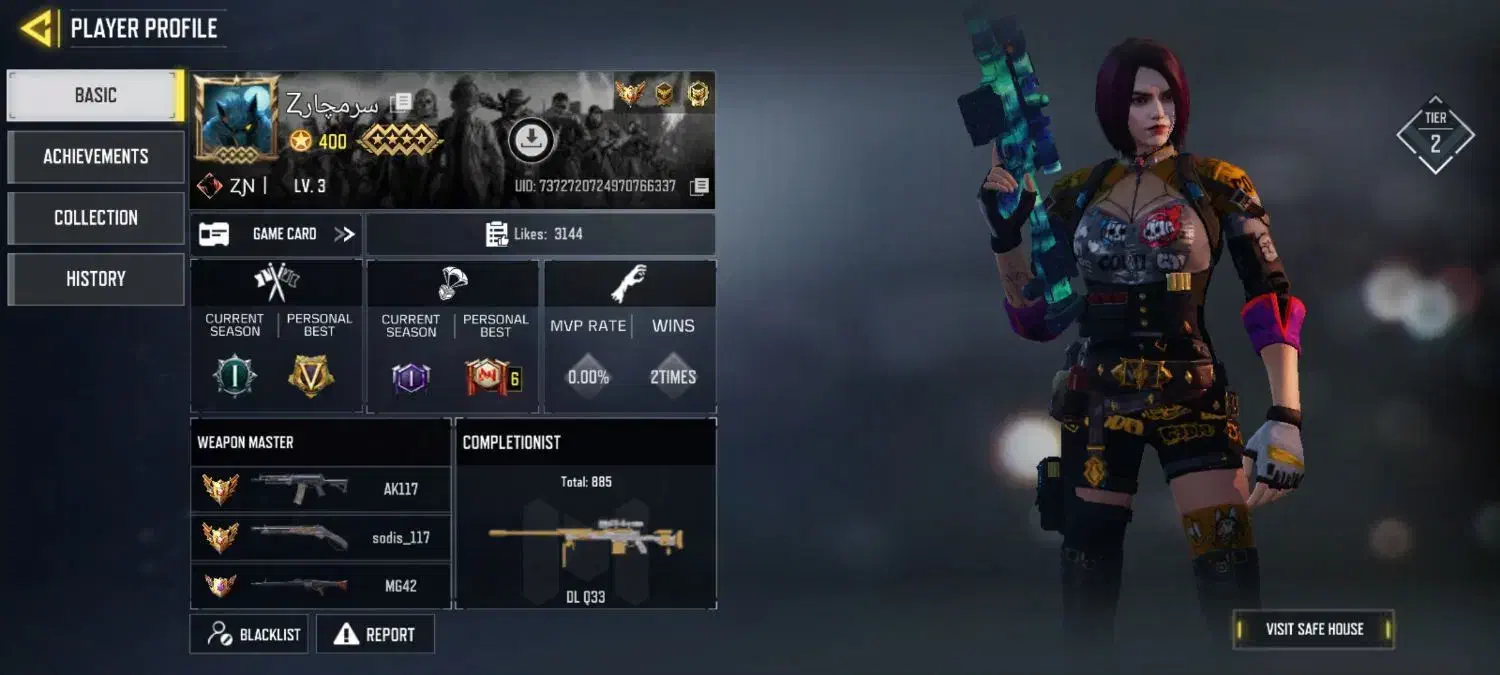The width and height of the screenshot is (1500, 675).
Task: Select the Basic profile tab
Action: pyautogui.click(x=96, y=96)
